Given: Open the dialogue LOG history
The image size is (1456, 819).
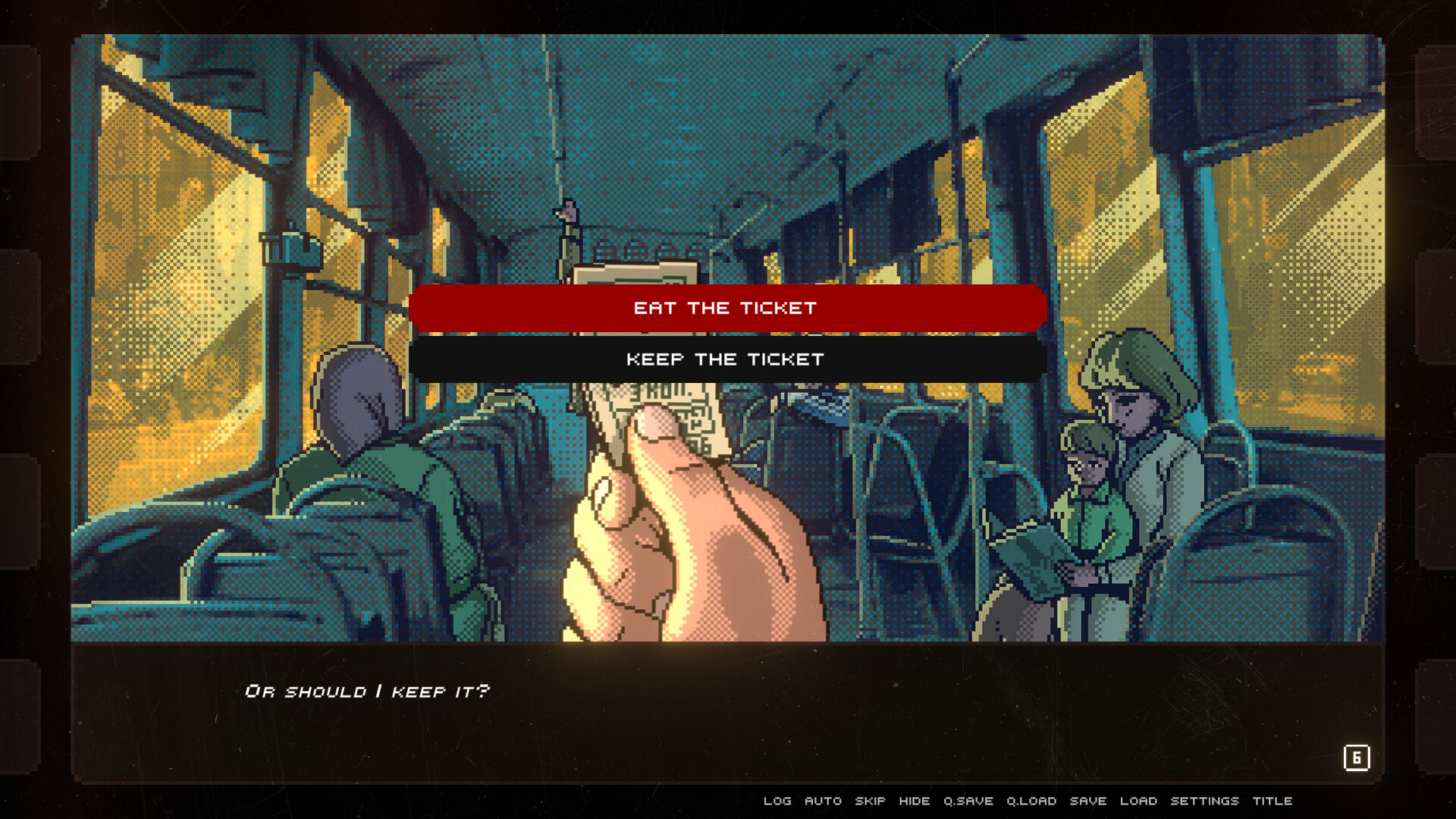Looking at the screenshot, I should pyautogui.click(x=777, y=801).
